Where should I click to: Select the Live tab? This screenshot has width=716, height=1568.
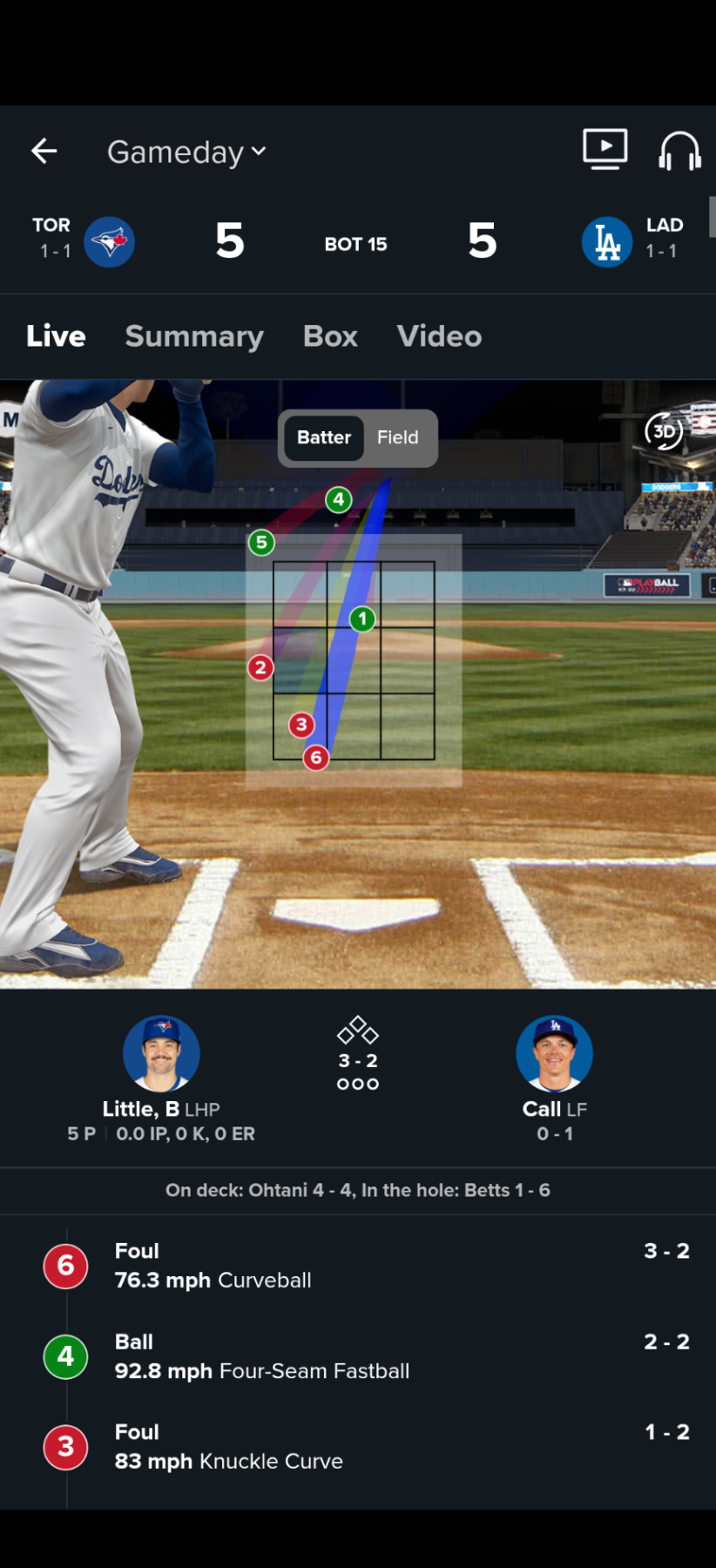pos(56,336)
